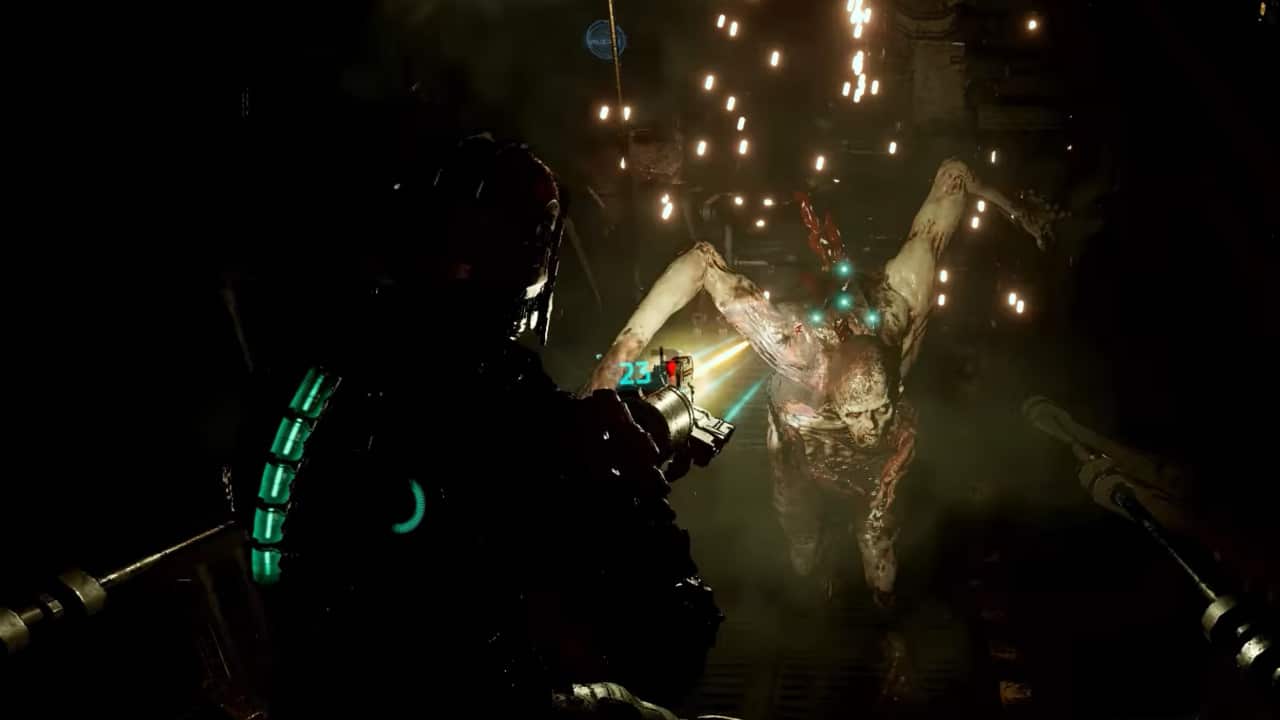The height and width of the screenshot is (720, 1280).
Task: Click the small teal dot near the ammo display
Action: point(598,357)
